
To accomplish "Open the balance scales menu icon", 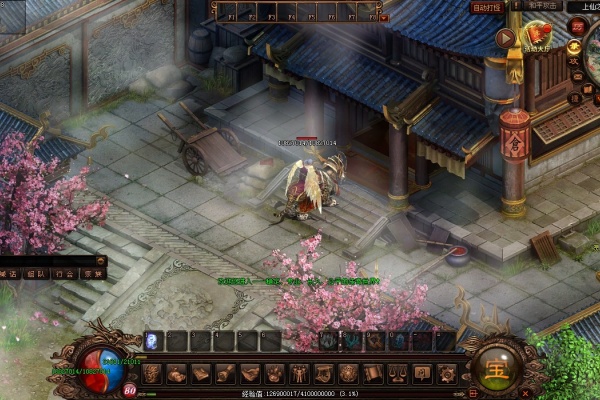I will click(397, 374).
